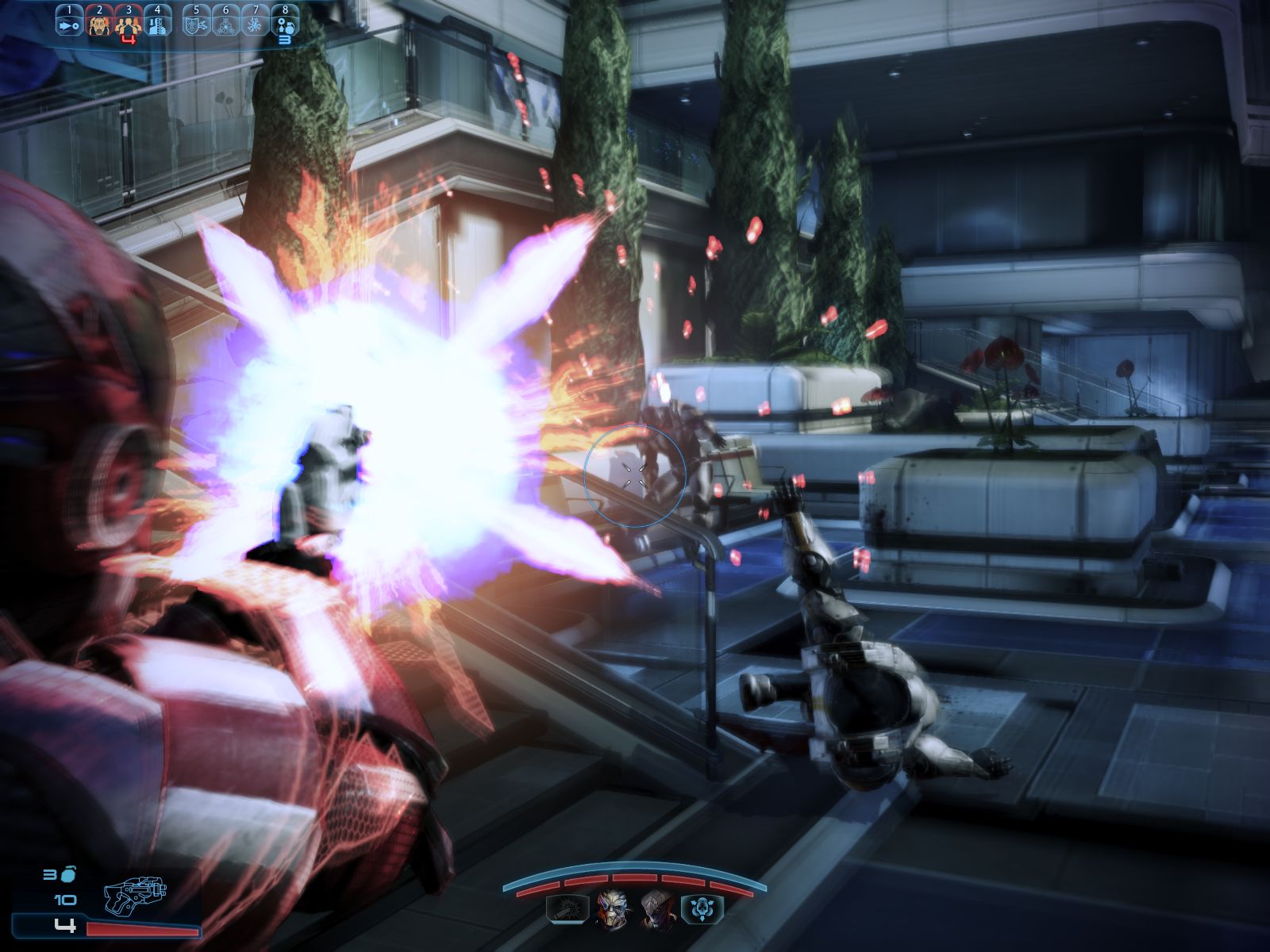1270x952 pixels.
Task: Trigger the armored figure ability in slot 4
Action: tap(157, 26)
